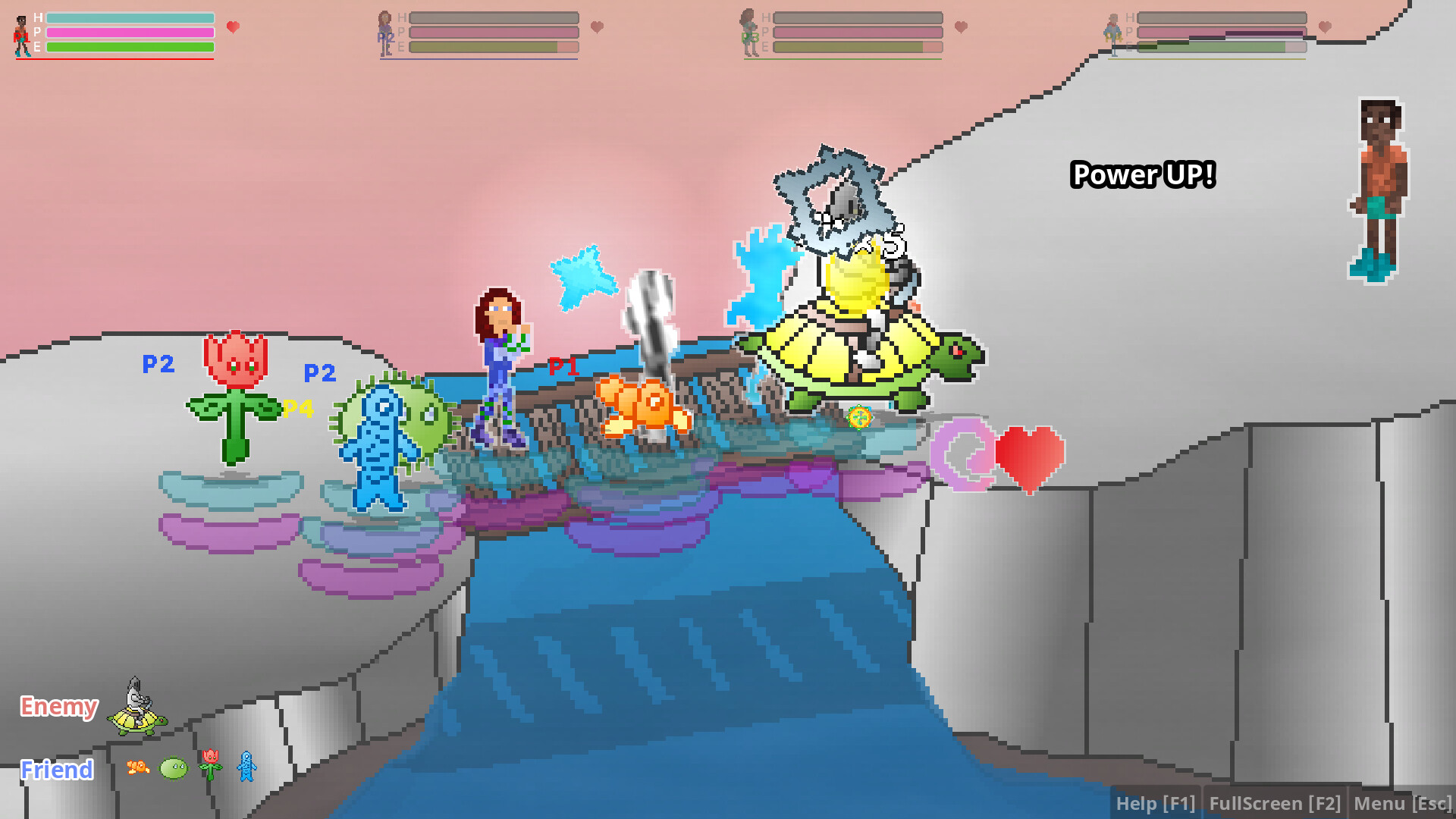Click the P4 label near the pufferfish
This screenshot has height=819, width=1456.
pos(297,409)
